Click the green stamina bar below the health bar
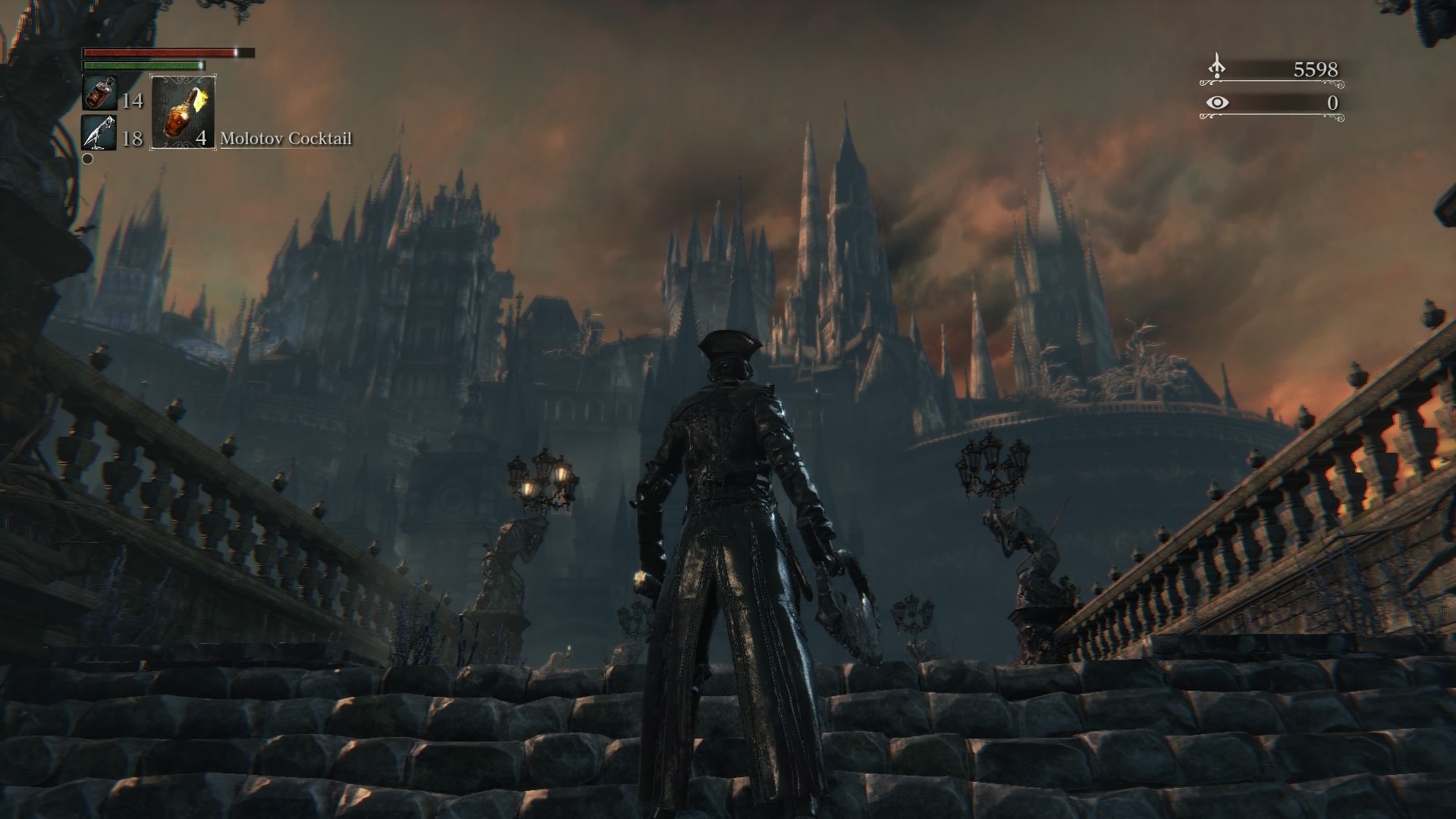The image size is (1456, 819). click(x=144, y=67)
